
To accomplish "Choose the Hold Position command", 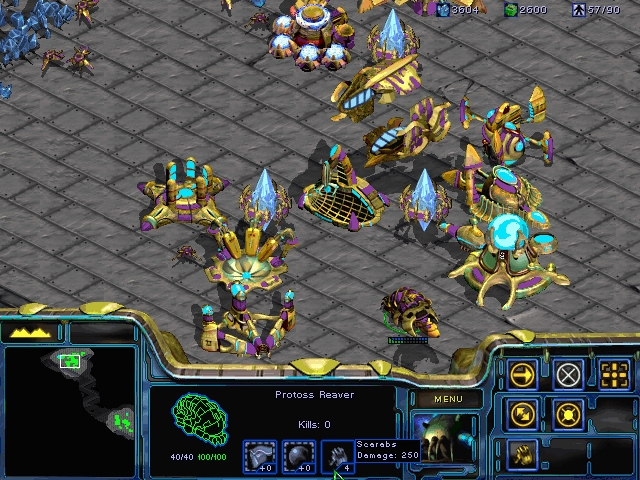I will (x=568, y=414).
